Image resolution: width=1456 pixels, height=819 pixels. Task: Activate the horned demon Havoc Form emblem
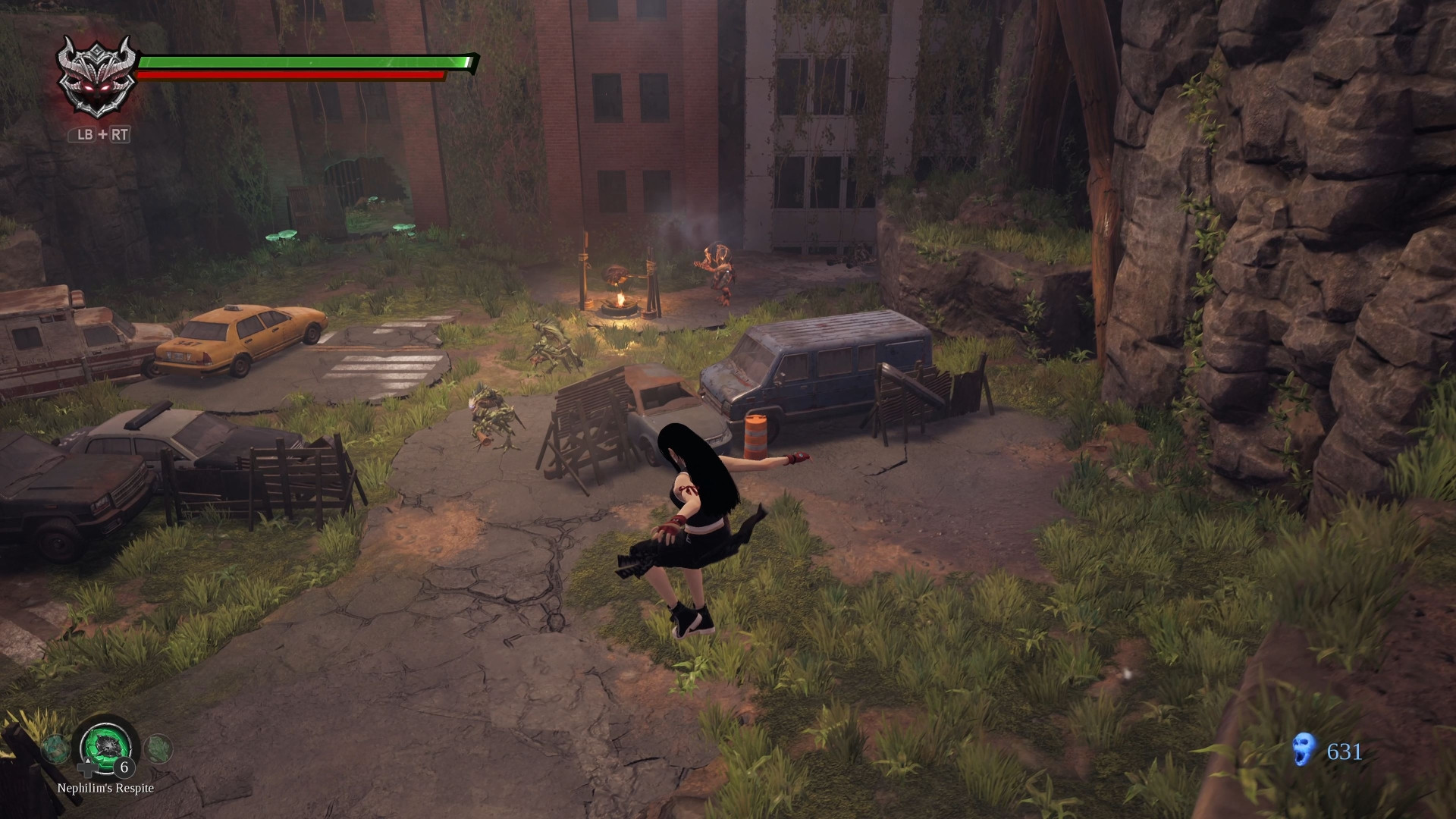(99, 77)
